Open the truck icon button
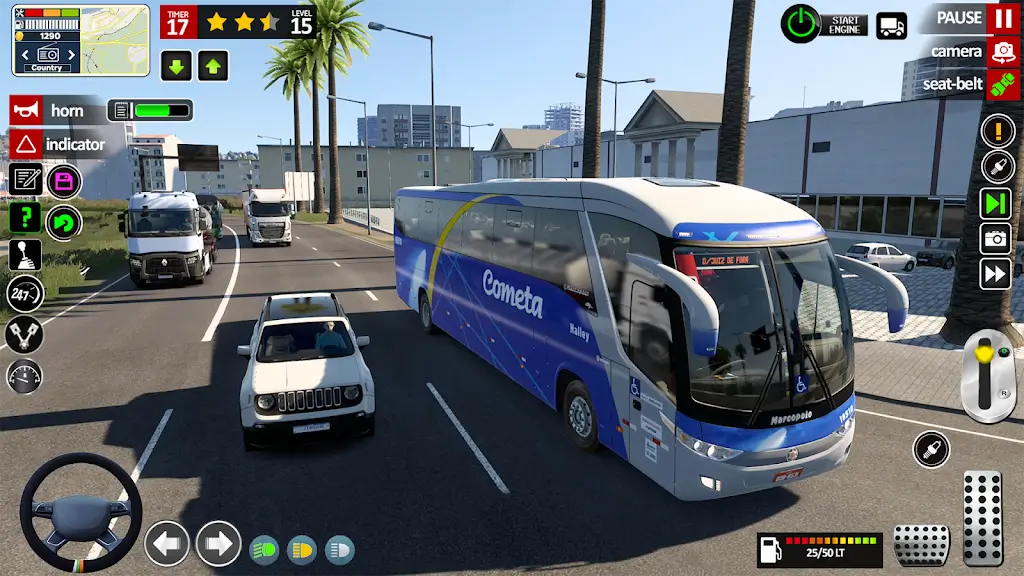This screenshot has width=1024, height=576. 891,25
